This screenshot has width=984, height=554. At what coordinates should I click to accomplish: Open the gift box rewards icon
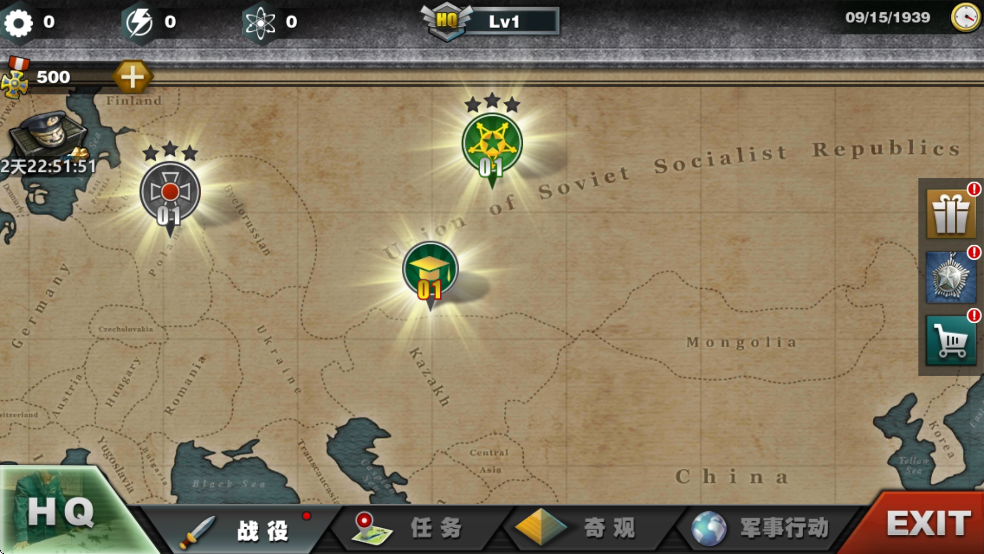pyautogui.click(x=950, y=213)
